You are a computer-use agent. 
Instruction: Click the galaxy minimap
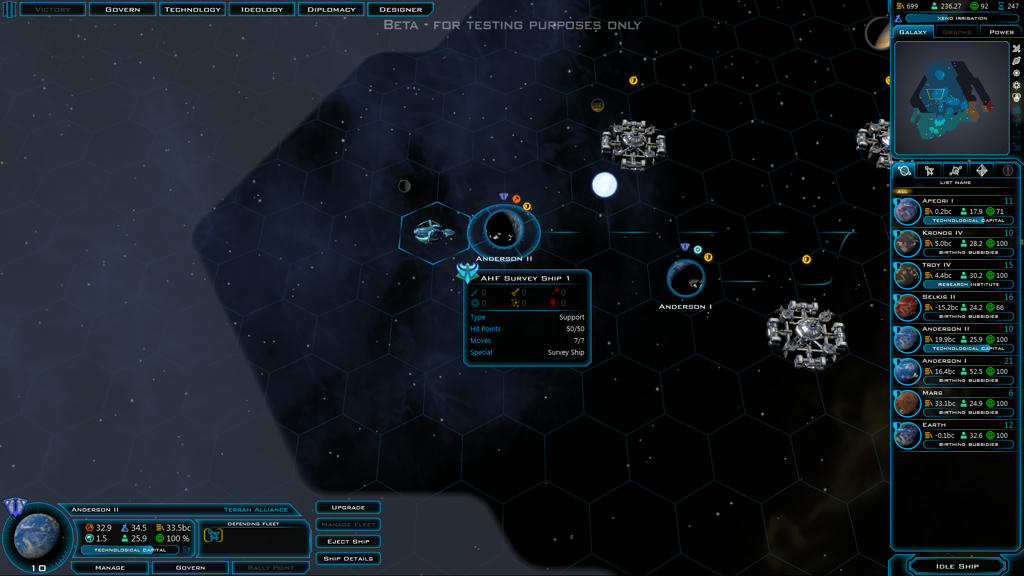pyautogui.click(x=950, y=97)
